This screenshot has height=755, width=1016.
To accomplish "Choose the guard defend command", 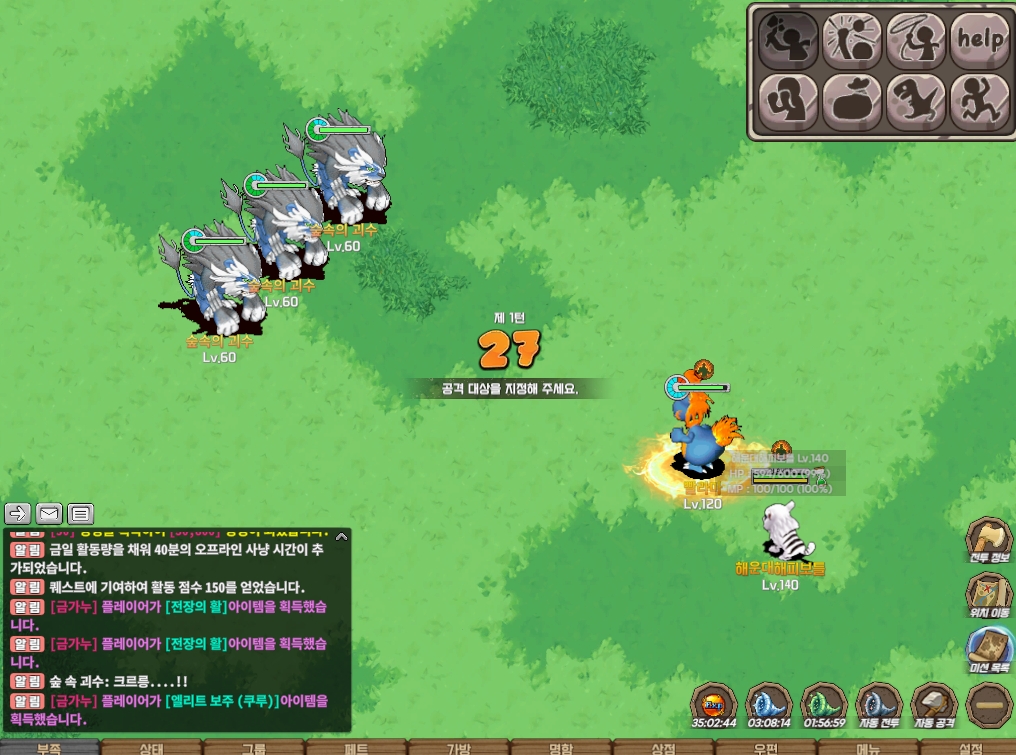I will click(x=787, y=101).
